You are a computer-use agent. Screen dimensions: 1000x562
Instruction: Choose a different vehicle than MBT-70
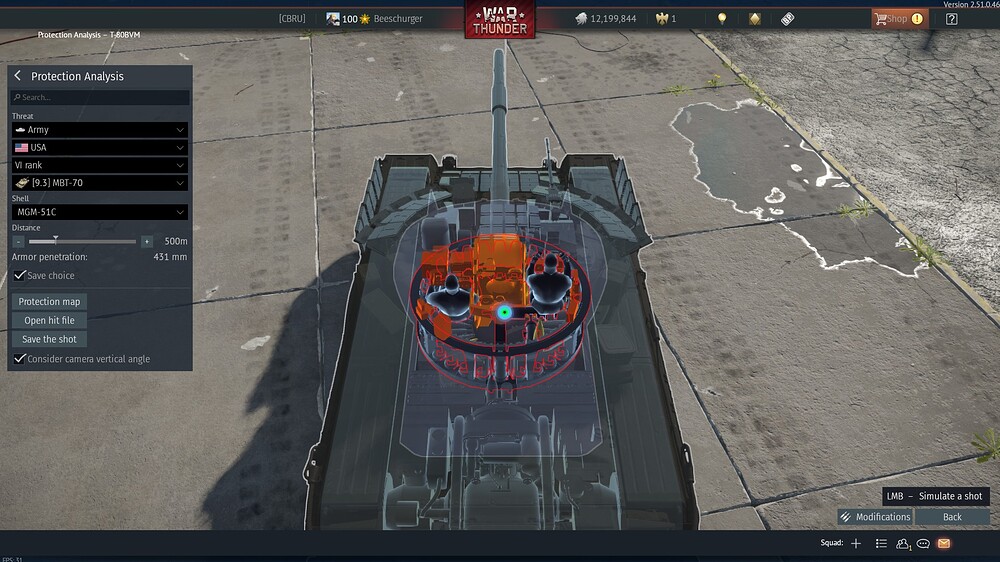tap(99, 183)
